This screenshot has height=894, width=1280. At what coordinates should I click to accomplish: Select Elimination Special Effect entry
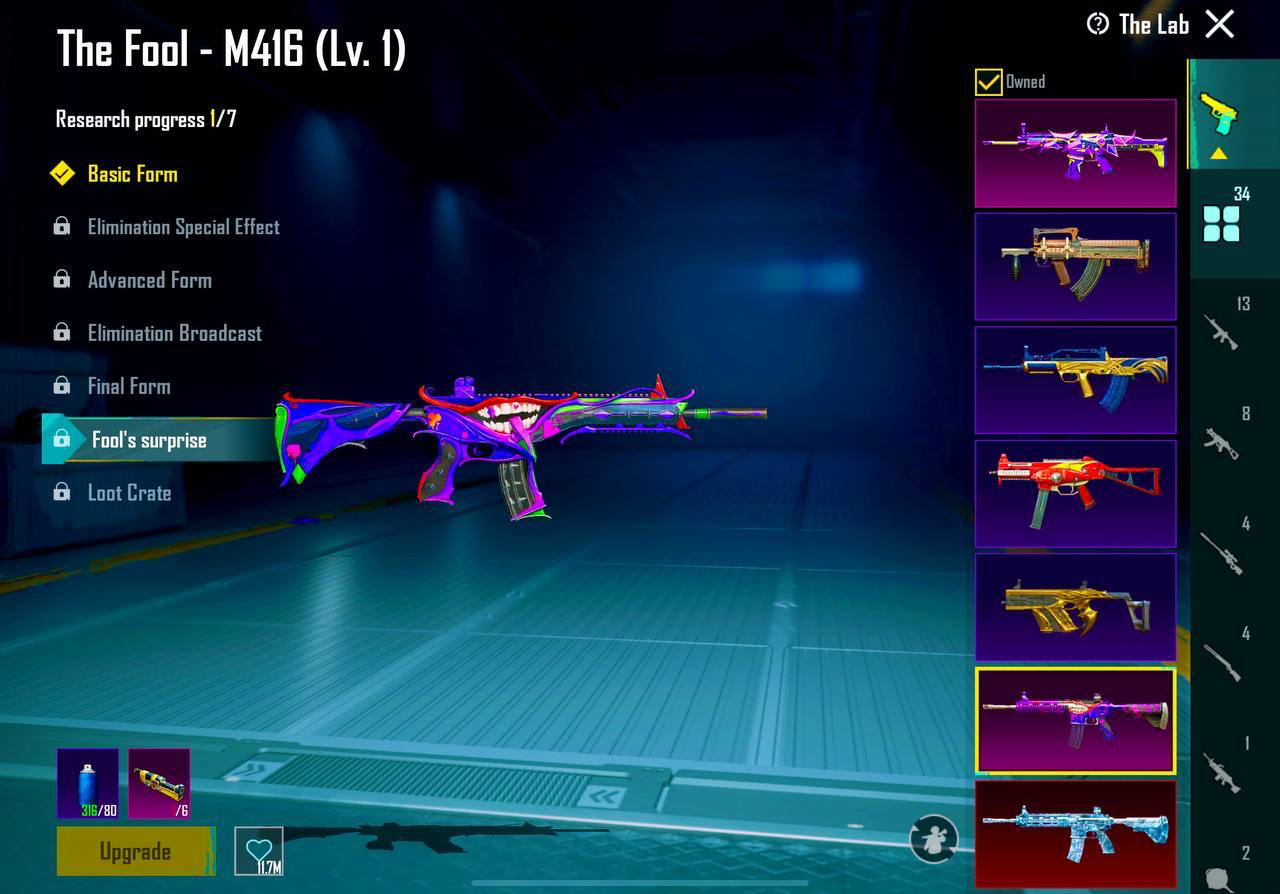tap(183, 227)
